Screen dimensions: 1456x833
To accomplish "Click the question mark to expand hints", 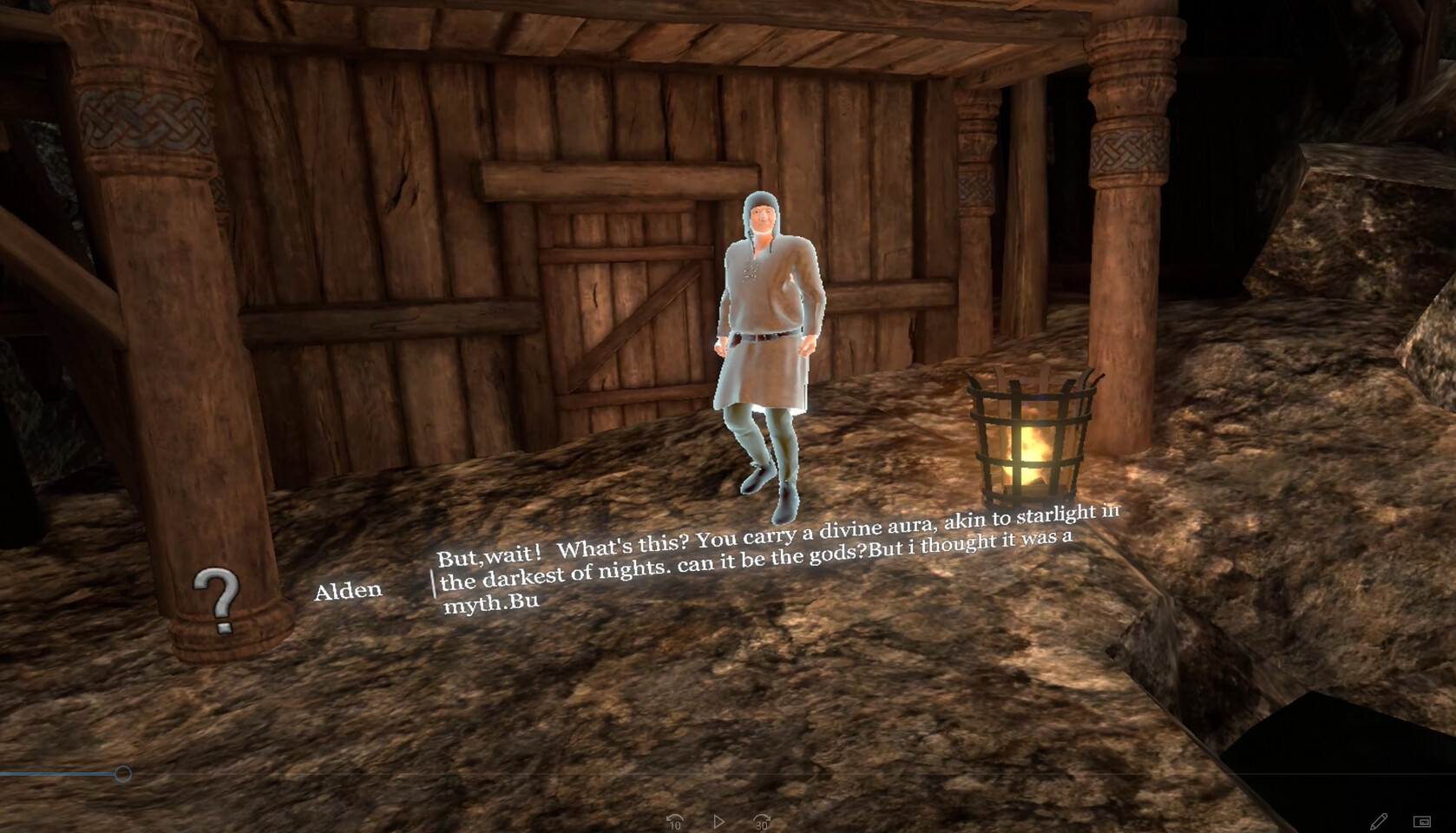I will pos(217,599).
